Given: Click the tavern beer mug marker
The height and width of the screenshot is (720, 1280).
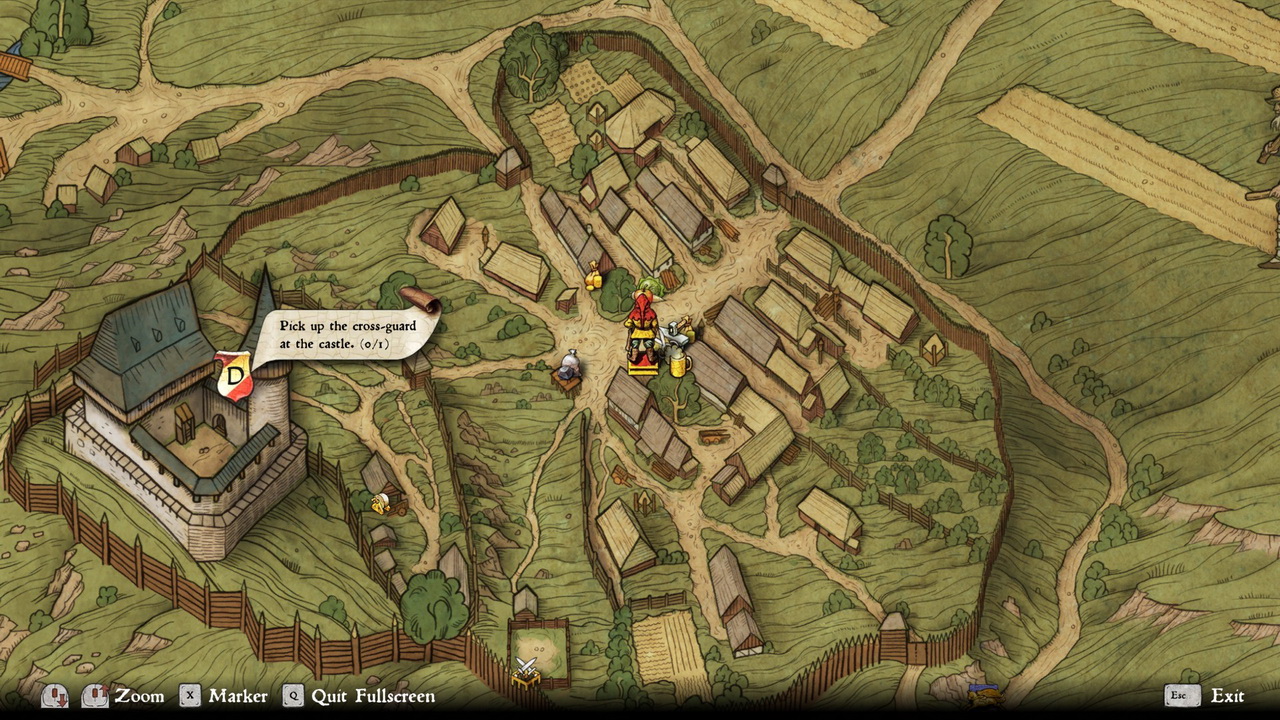Looking at the screenshot, I should click(681, 364).
